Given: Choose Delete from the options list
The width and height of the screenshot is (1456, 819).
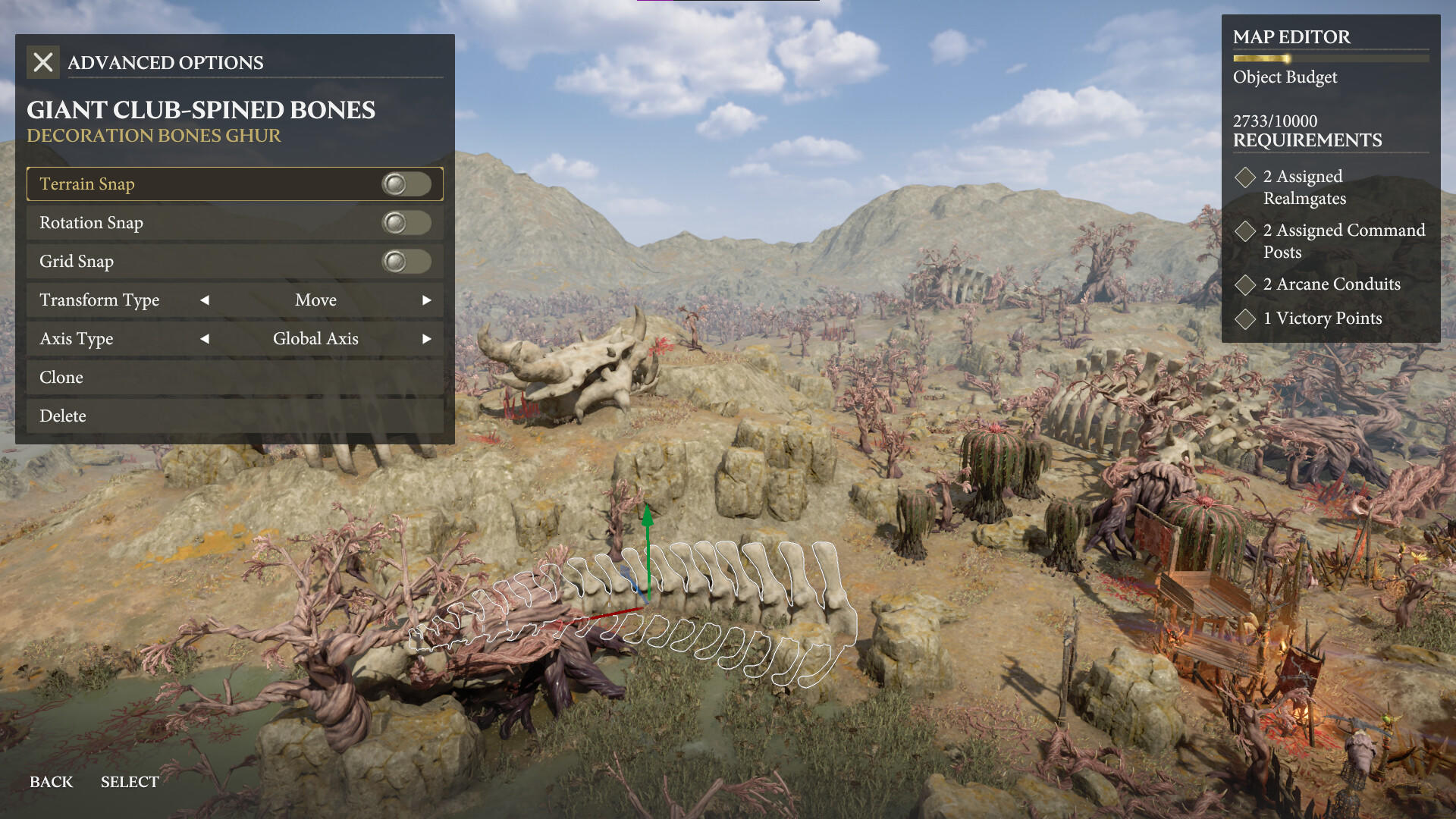Looking at the screenshot, I should 64,416.
